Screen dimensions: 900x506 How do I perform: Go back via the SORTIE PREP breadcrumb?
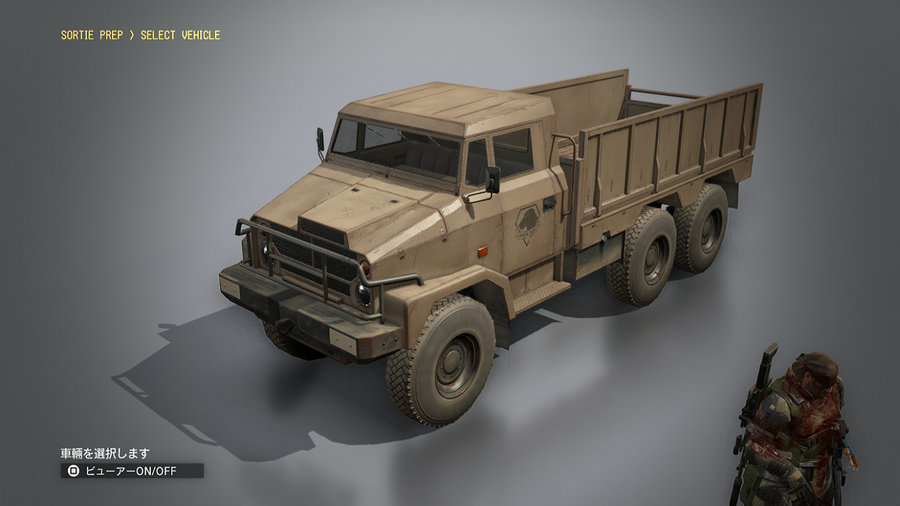pyautogui.click(x=94, y=35)
